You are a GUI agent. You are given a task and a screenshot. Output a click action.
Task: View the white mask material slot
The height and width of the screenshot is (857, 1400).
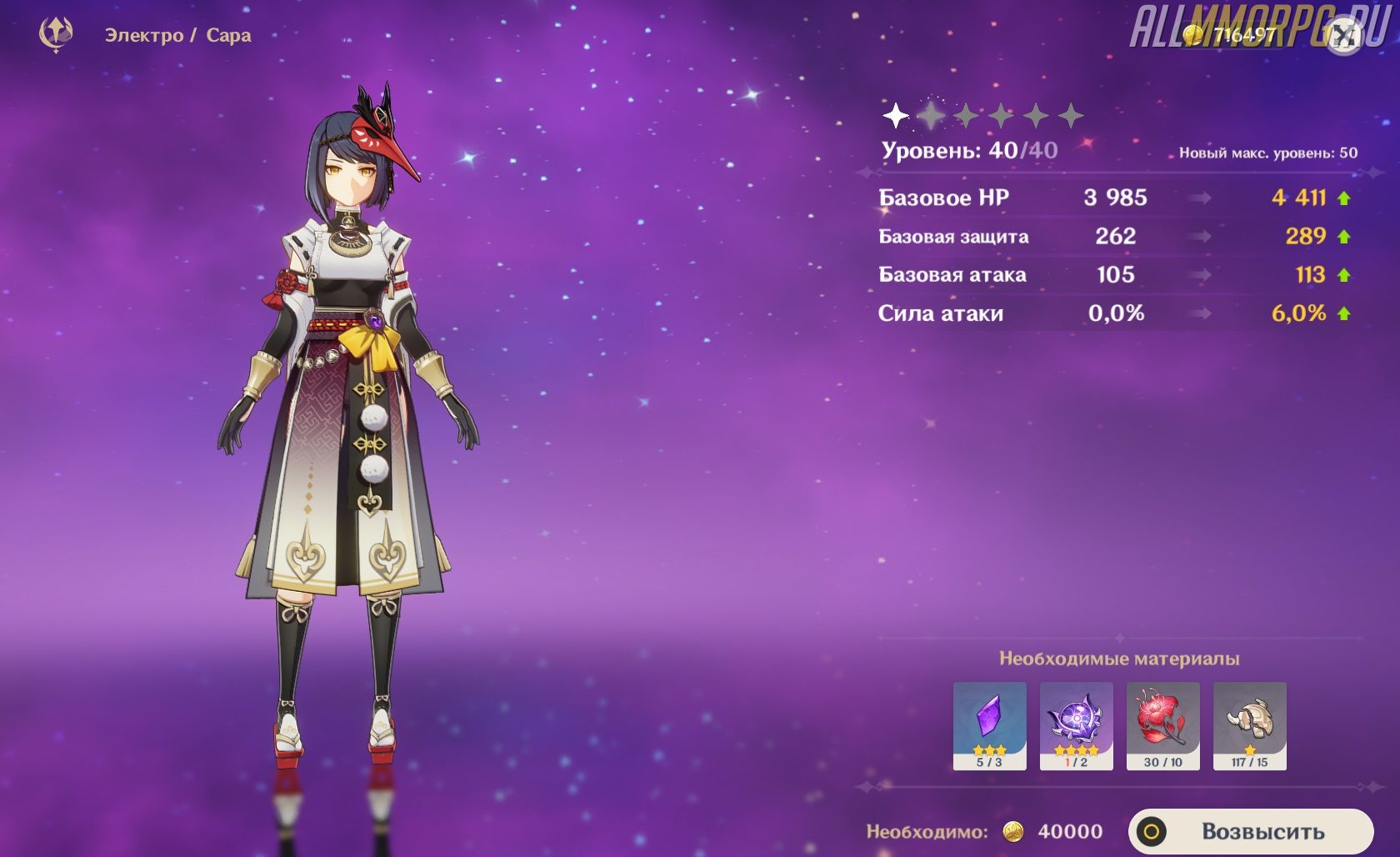tap(1249, 724)
